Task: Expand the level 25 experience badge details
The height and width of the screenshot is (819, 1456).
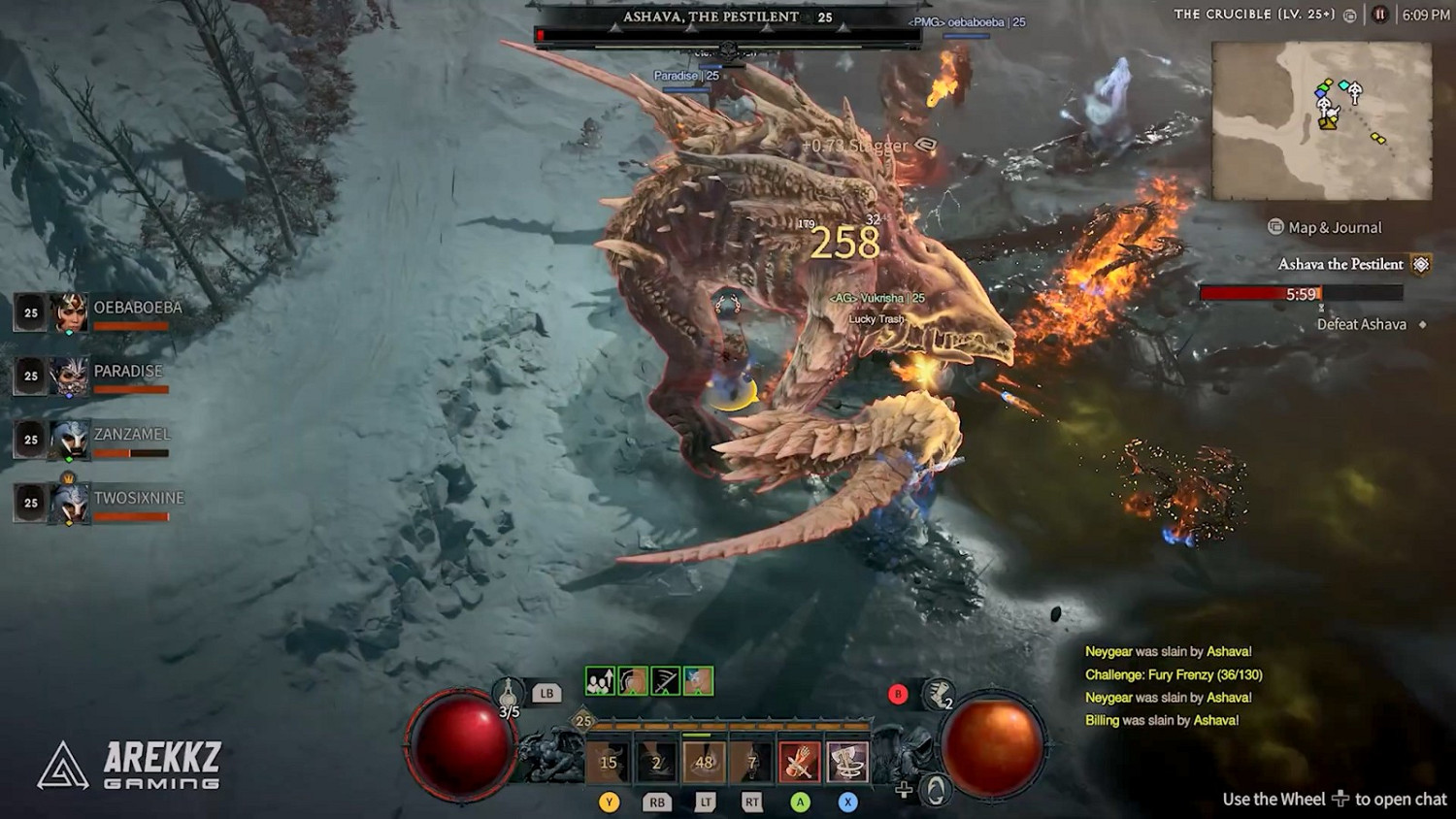Action: pos(580,720)
